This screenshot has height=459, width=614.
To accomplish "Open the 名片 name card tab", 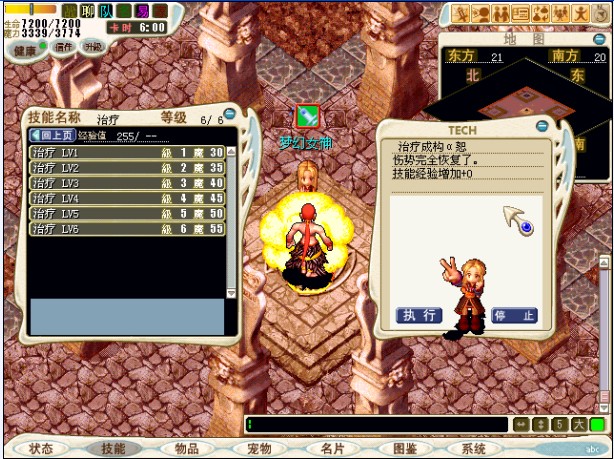I will (x=331, y=449).
